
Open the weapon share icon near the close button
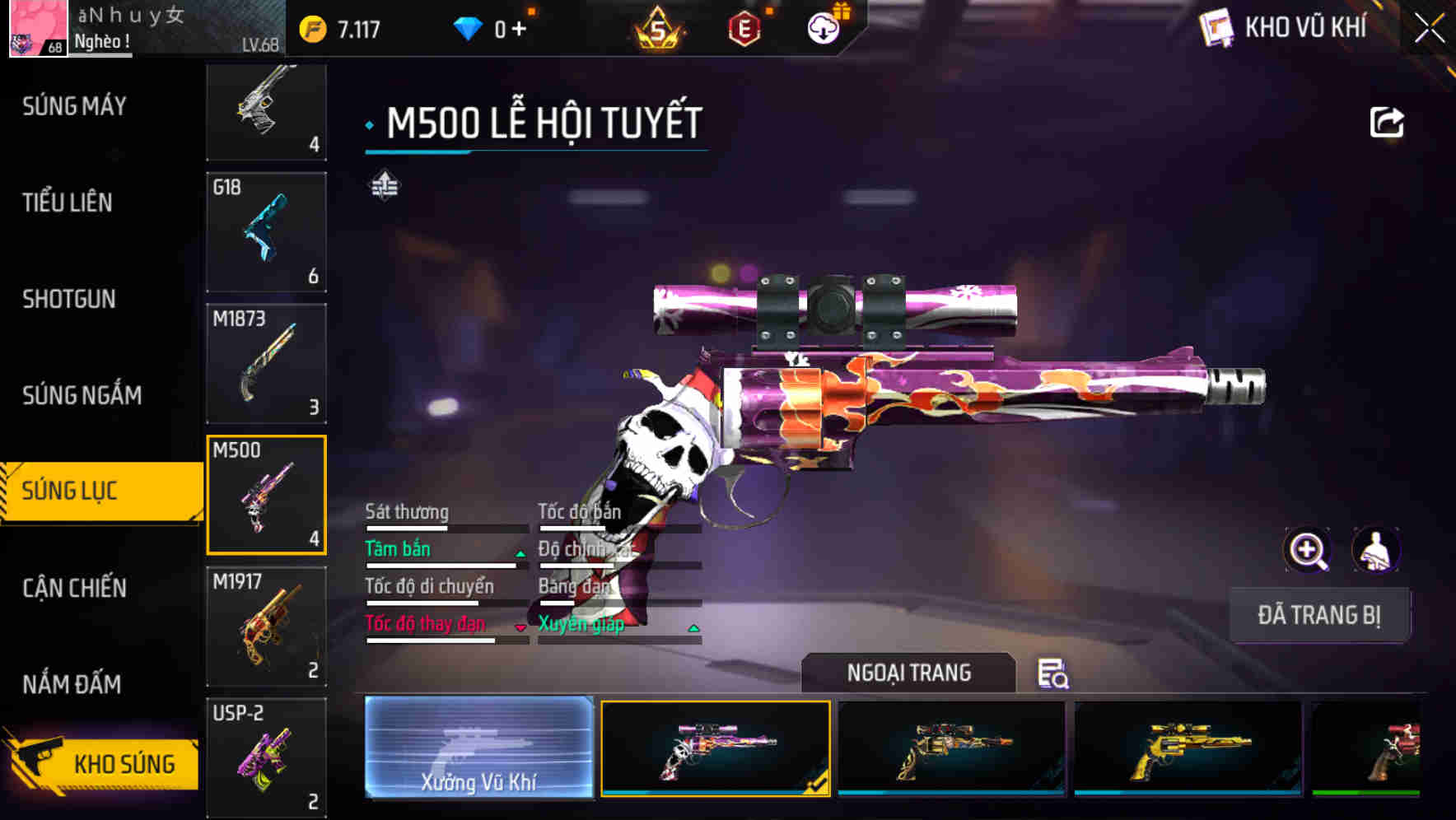coord(1388,122)
